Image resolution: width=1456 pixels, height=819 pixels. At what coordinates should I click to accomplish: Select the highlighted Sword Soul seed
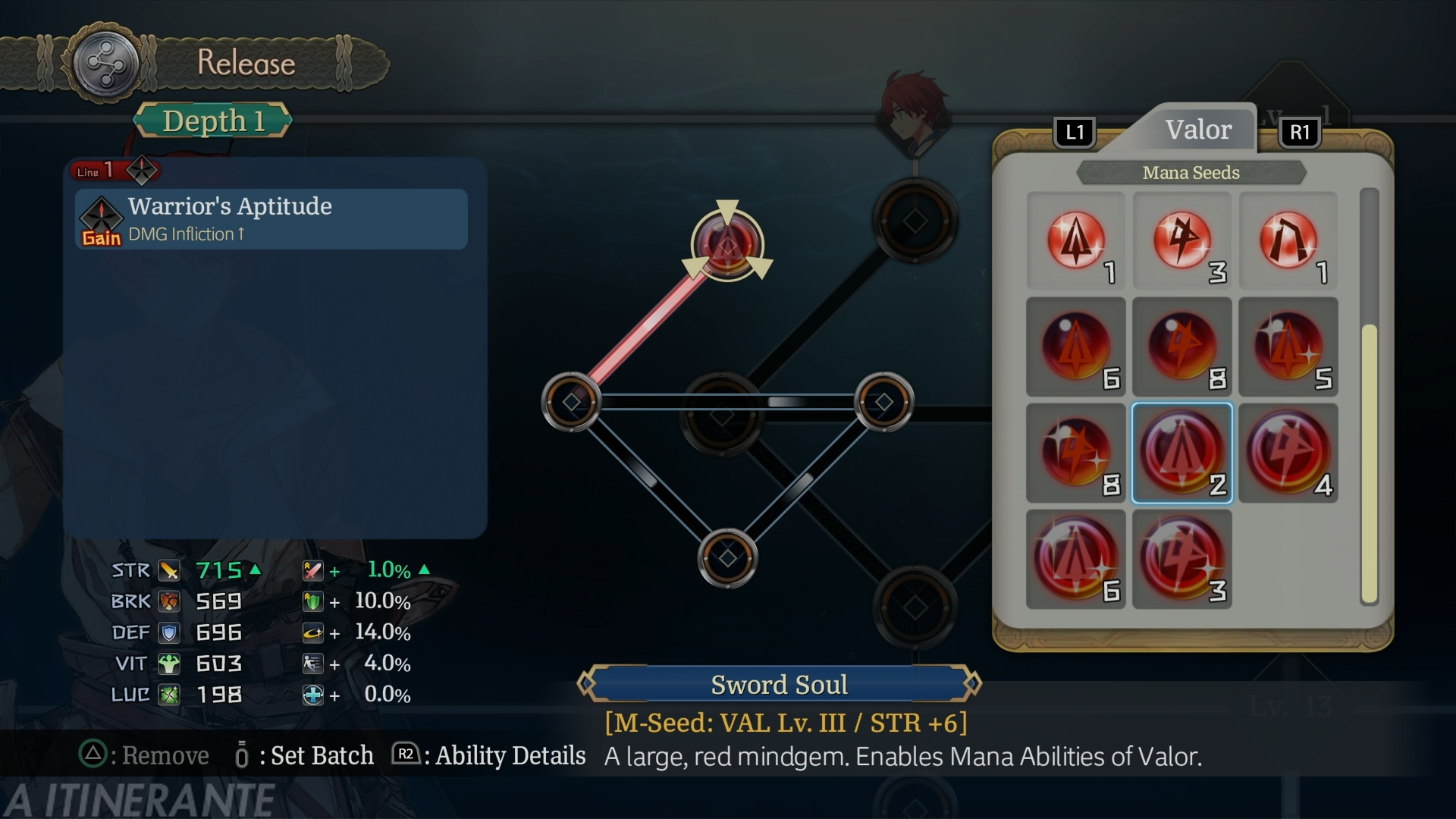[x=1181, y=453]
